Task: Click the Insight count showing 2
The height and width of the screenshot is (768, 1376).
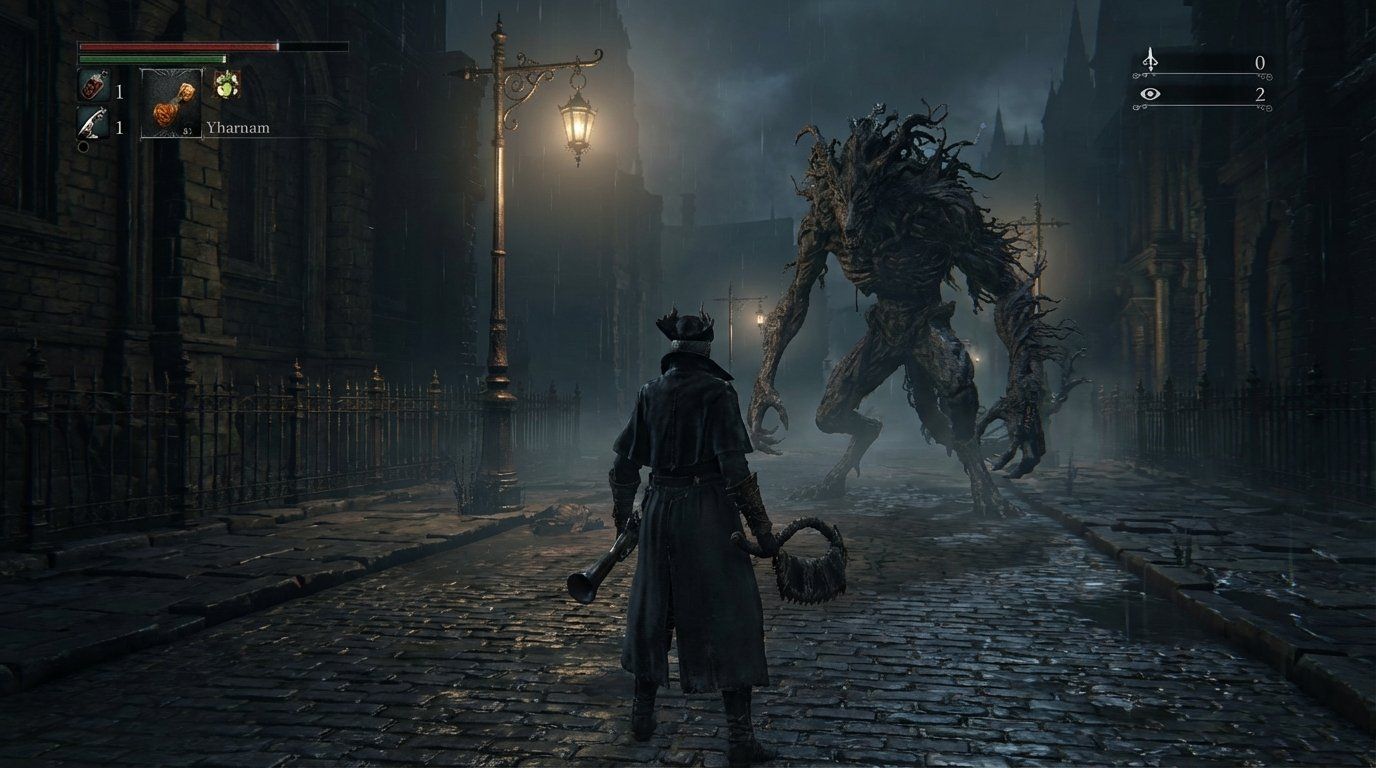Action: pos(1261,97)
